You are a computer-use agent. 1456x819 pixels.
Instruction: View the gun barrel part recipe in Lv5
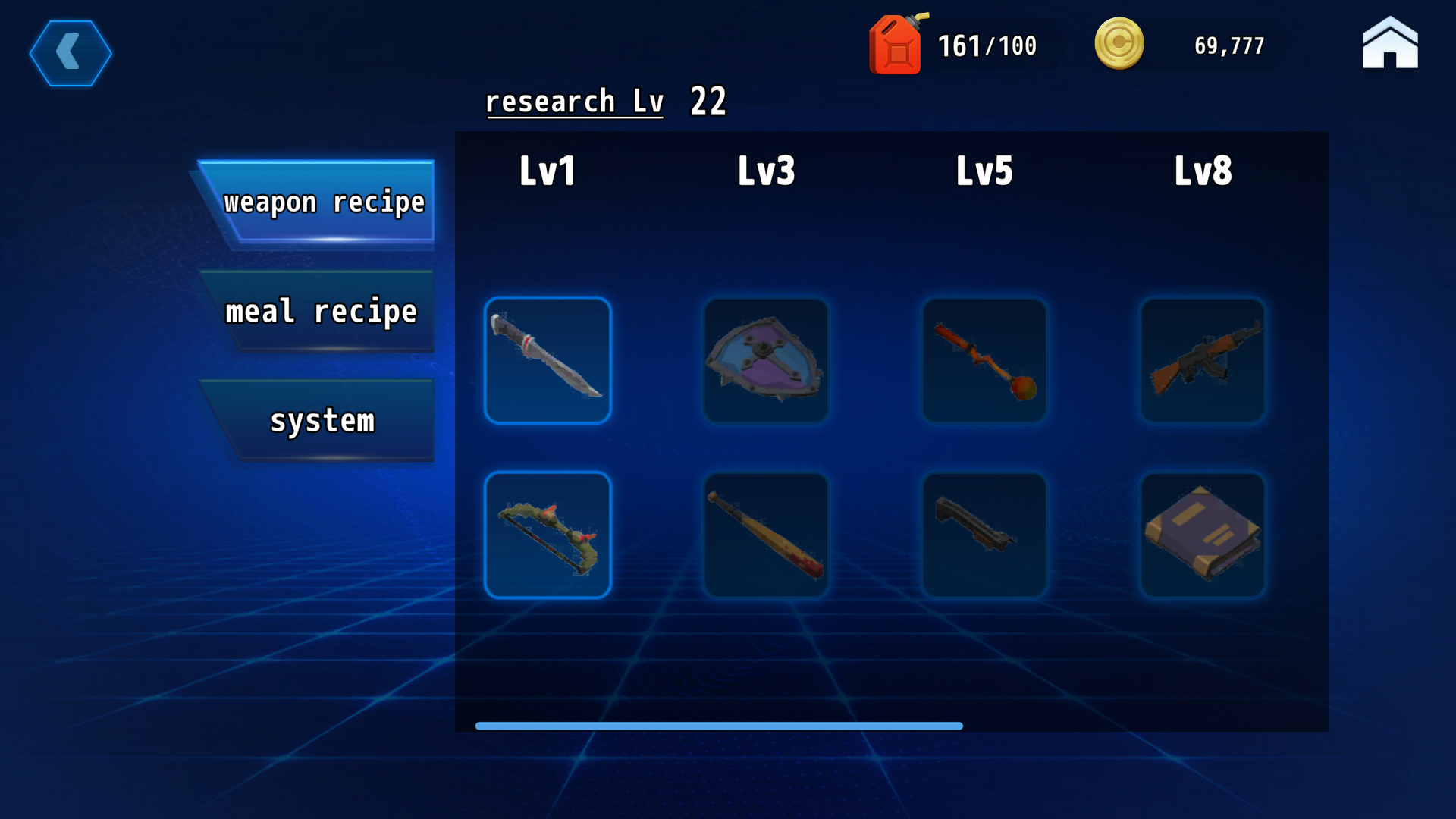pyautogui.click(x=984, y=535)
